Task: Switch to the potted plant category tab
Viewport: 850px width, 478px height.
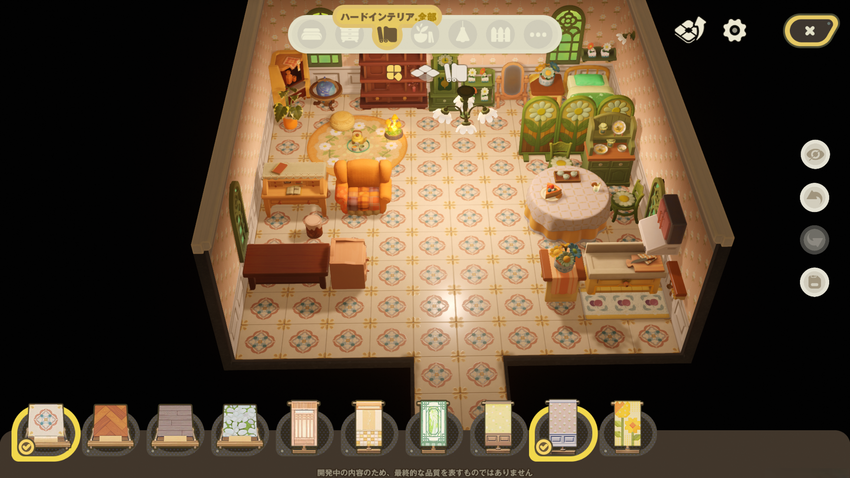Action: pyautogui.click(x=425, y=35)
